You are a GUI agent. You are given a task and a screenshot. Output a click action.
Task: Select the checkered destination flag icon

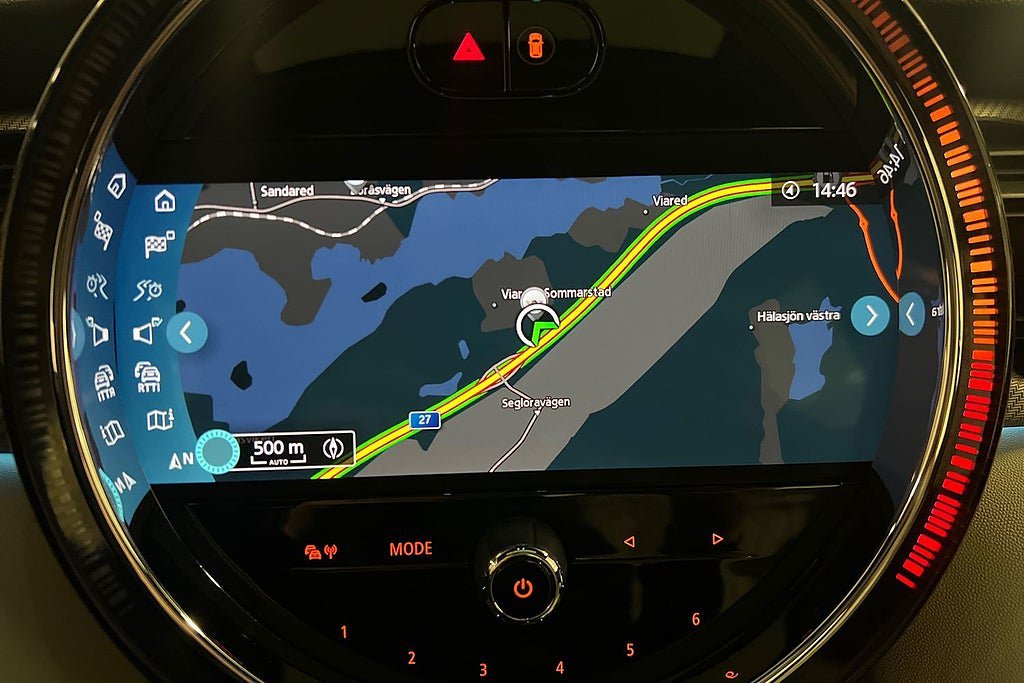[x=160, y=243]
